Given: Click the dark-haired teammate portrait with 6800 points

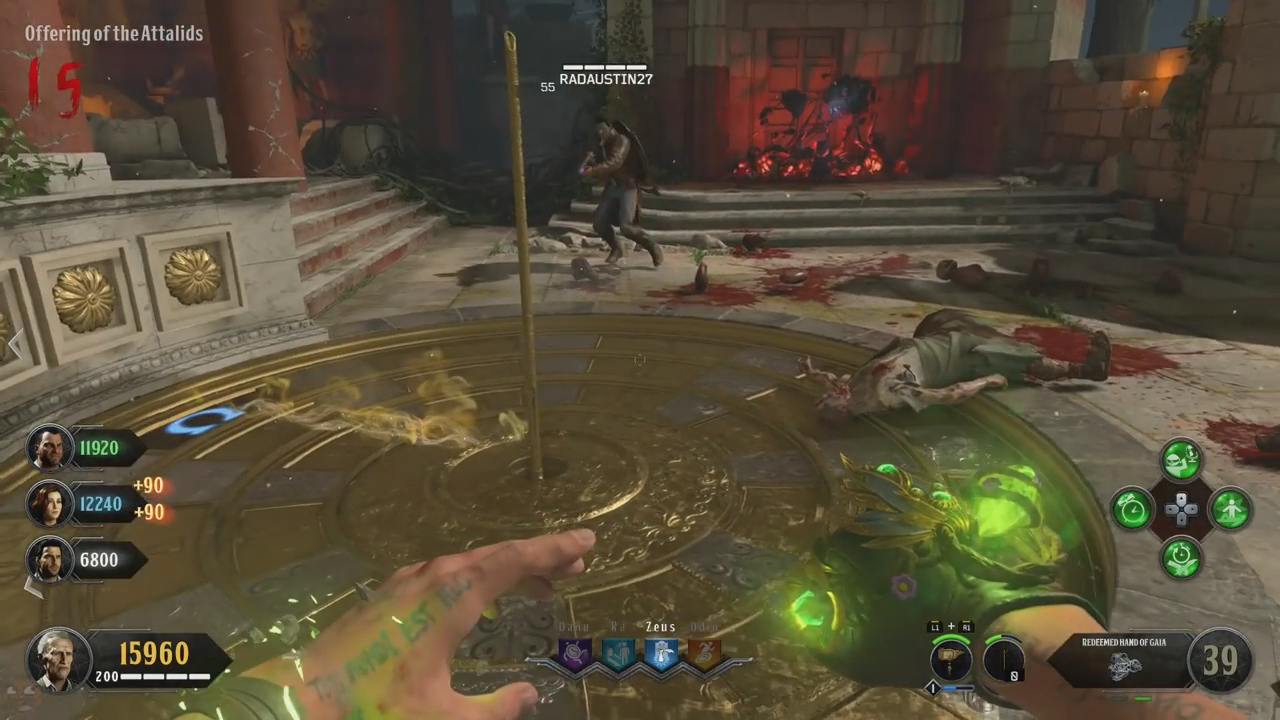Looking at the screenshot, I should point(48,559).
